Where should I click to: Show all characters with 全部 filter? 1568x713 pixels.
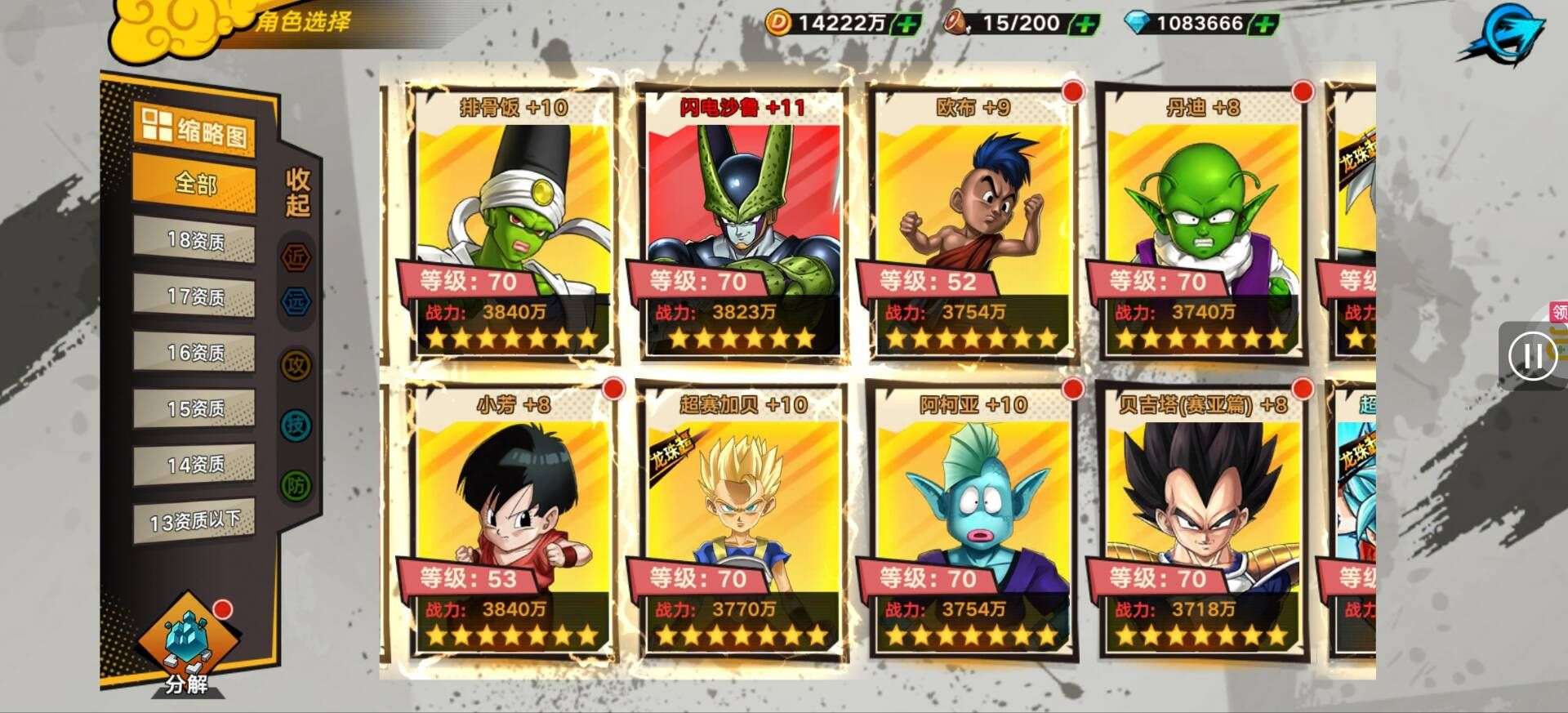point(195,185)
